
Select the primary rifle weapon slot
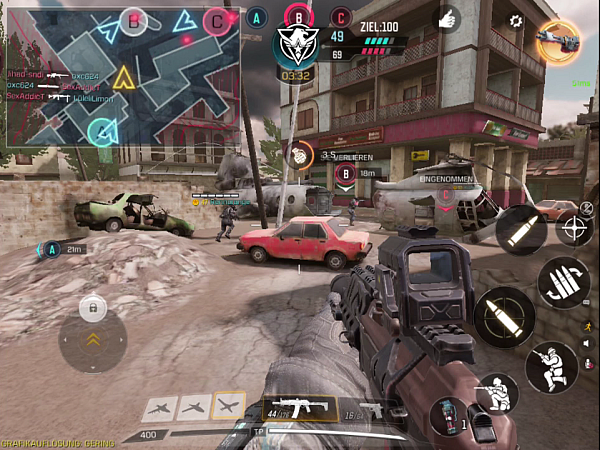tap(299, 406)
